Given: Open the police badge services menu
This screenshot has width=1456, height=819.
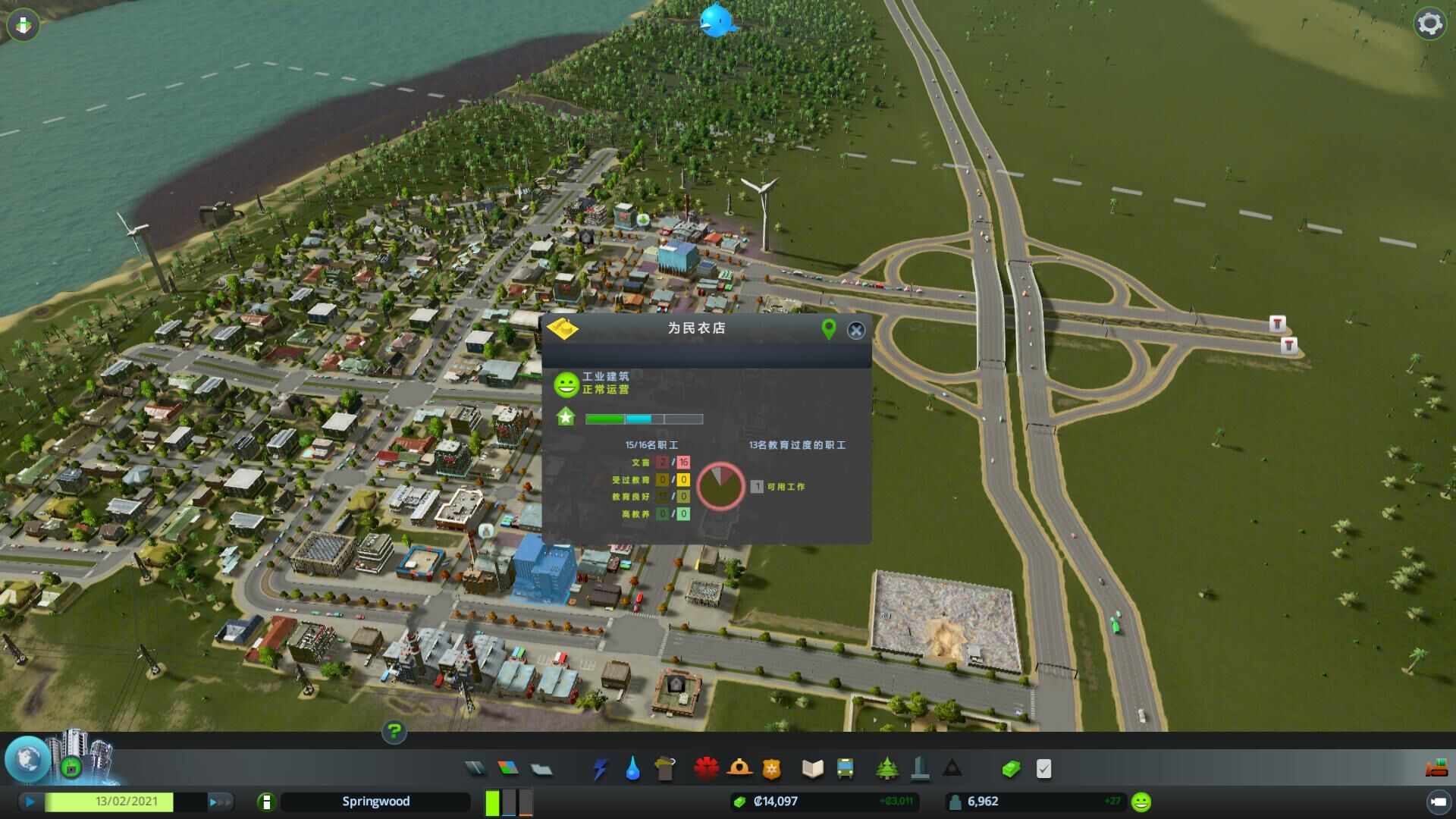Looking at the screenshot, I should coord(771,769).
